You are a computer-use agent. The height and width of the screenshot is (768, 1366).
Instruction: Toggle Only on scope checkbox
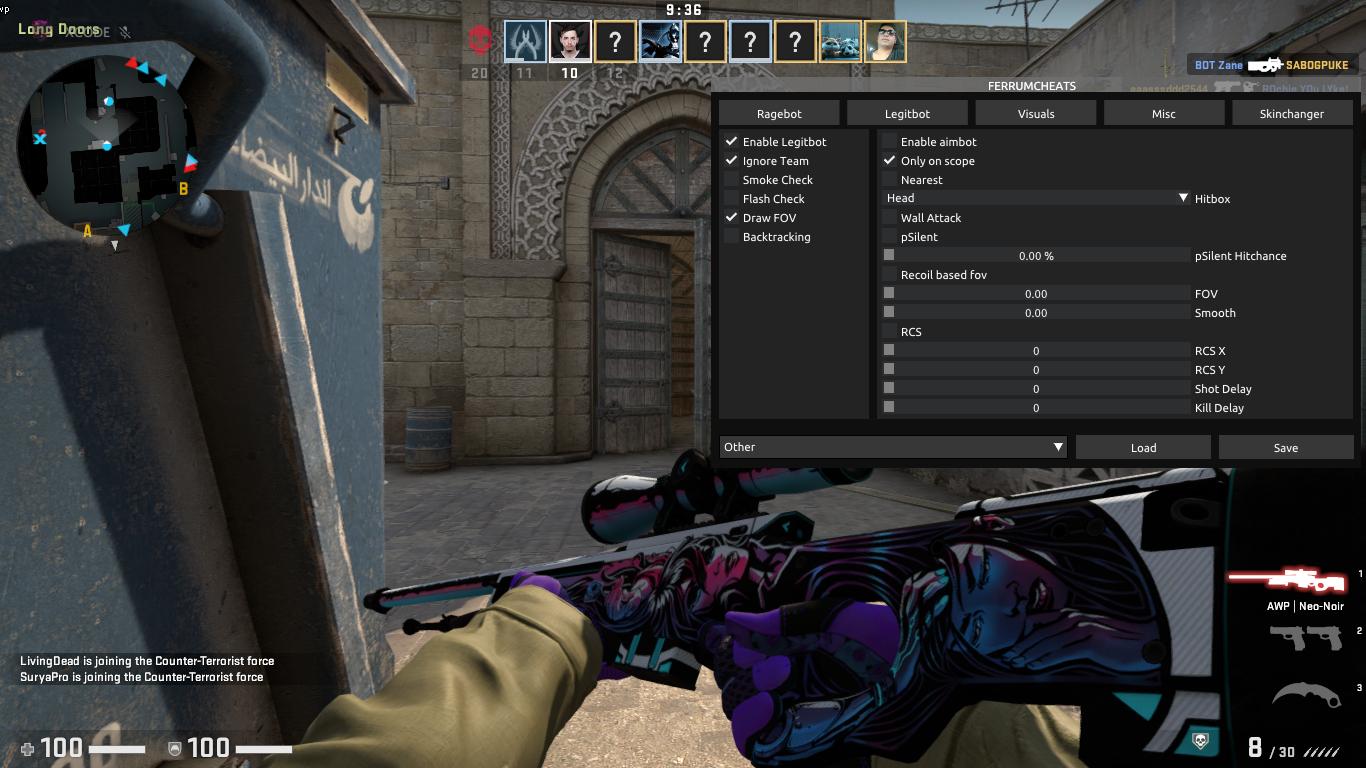pos(890,161)
